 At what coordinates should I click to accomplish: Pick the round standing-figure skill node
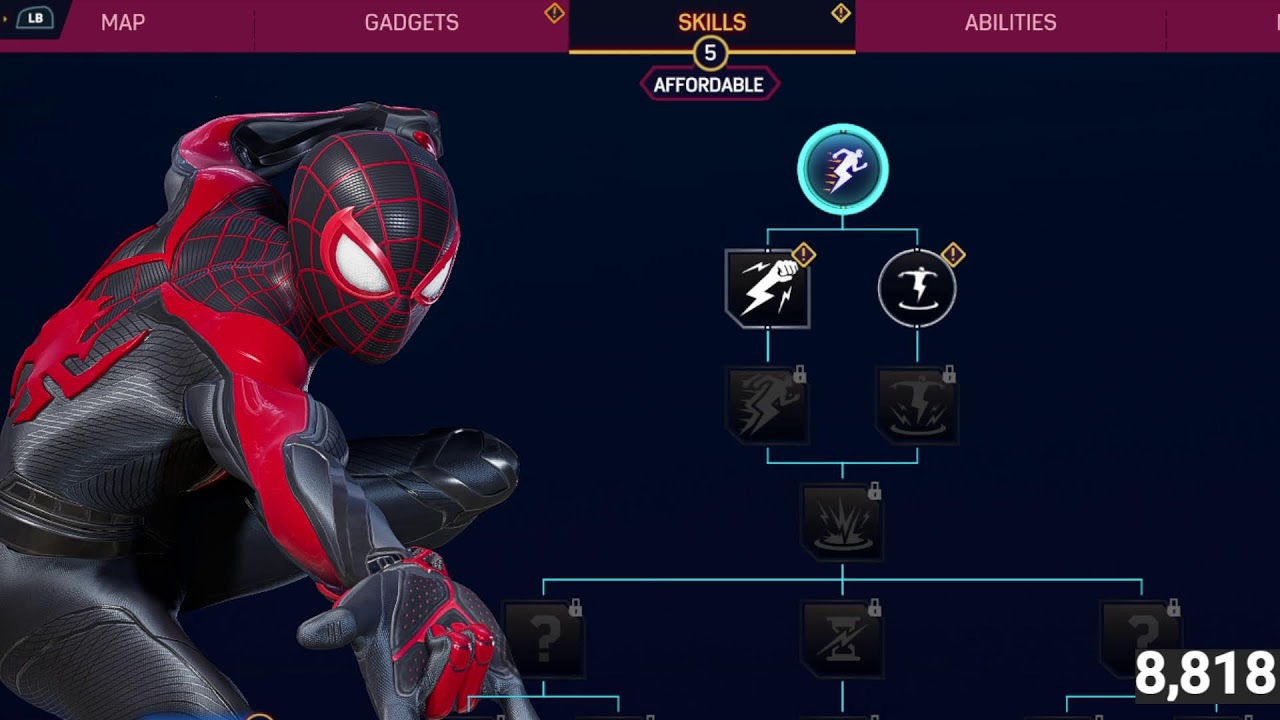click(917, 289)
